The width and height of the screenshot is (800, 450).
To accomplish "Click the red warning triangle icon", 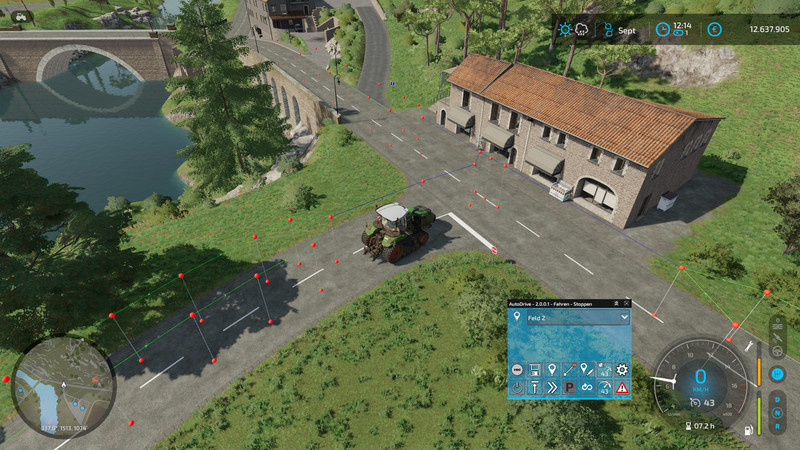I will [x=622, y=387].
